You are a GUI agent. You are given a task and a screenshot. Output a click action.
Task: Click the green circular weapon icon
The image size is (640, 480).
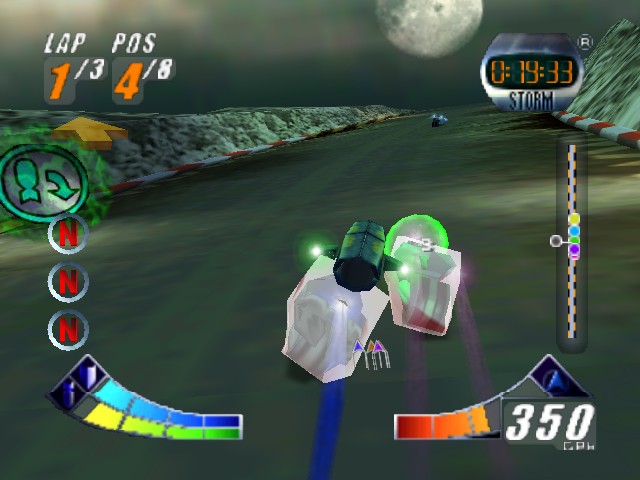(x=43, y=180)
